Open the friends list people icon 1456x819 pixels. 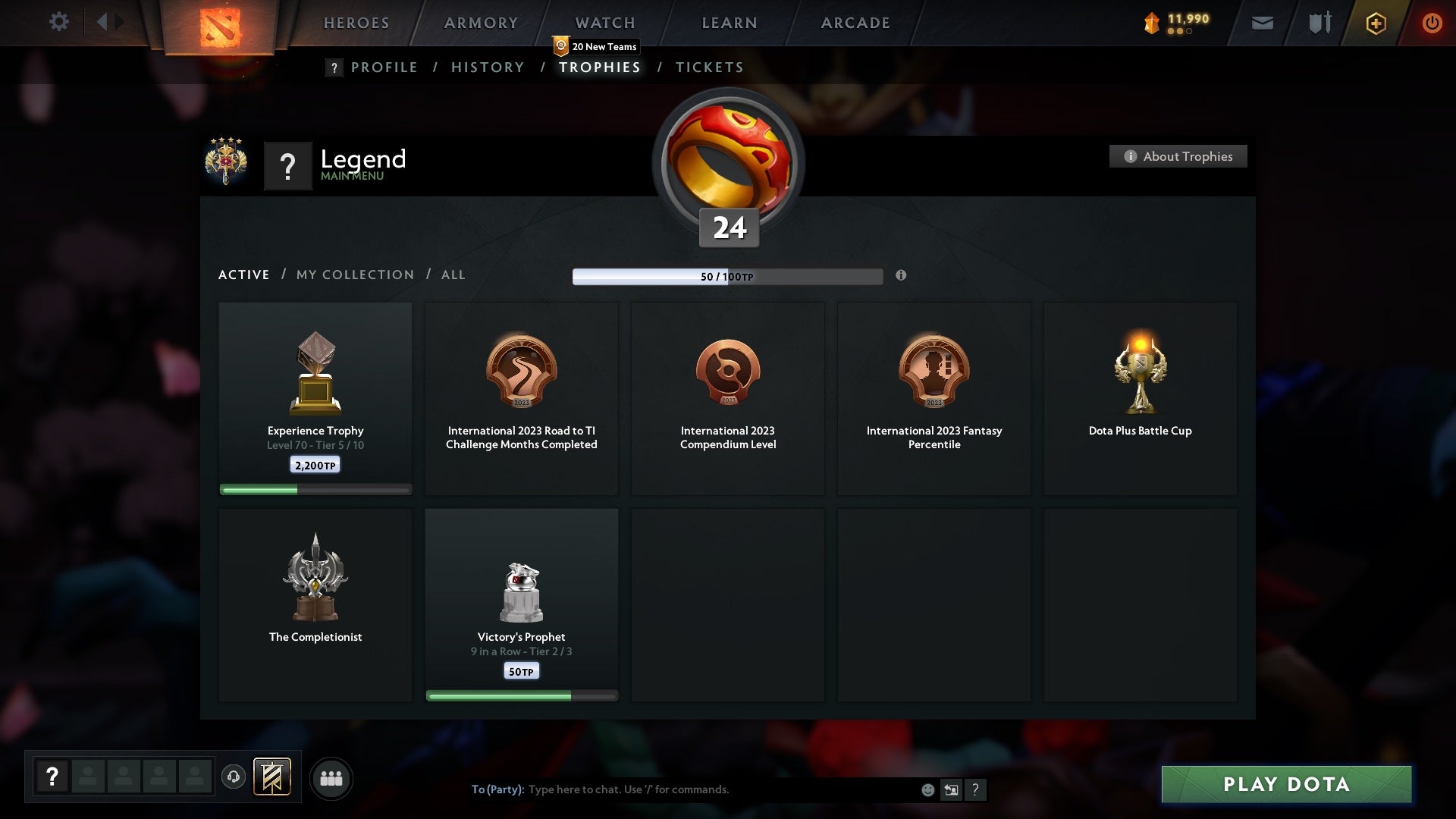331,778
